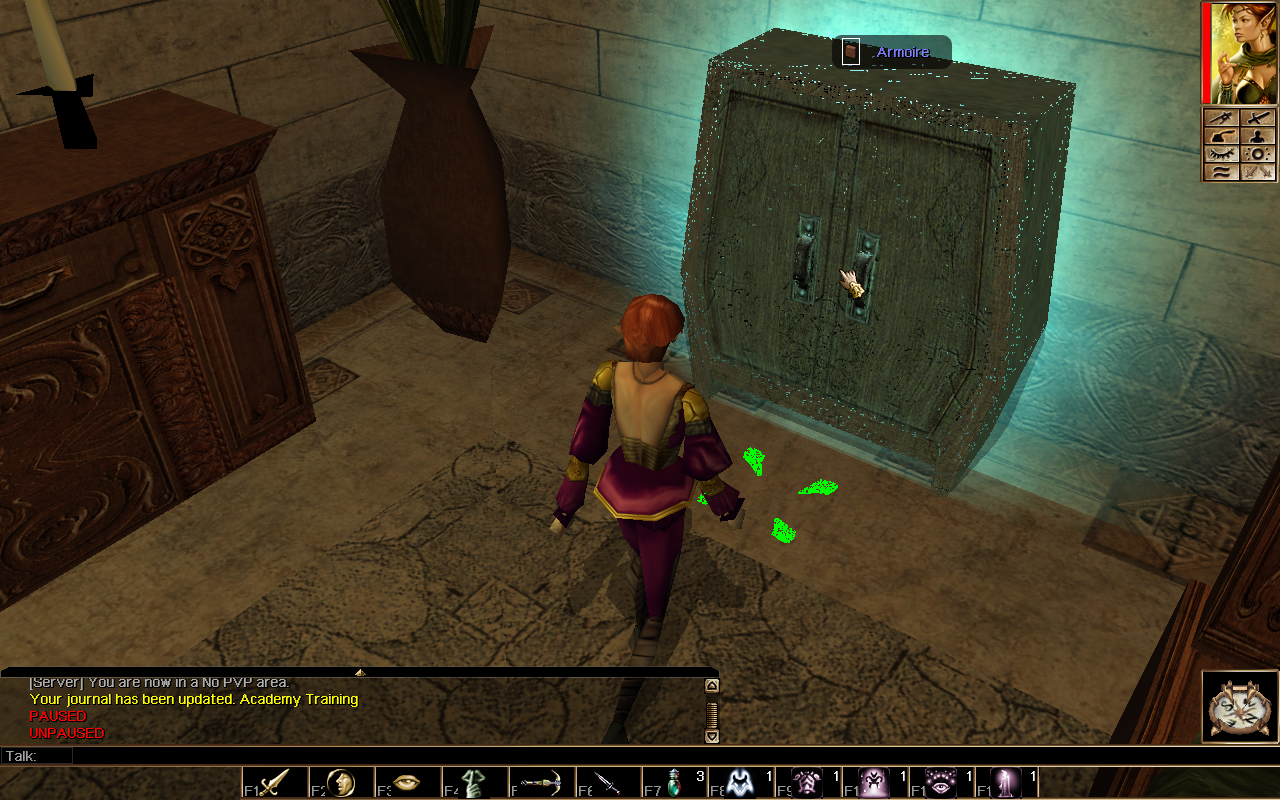Select the person silhouette button
This screenshot has height=800, width=1280.
[x=1258, y=136]
